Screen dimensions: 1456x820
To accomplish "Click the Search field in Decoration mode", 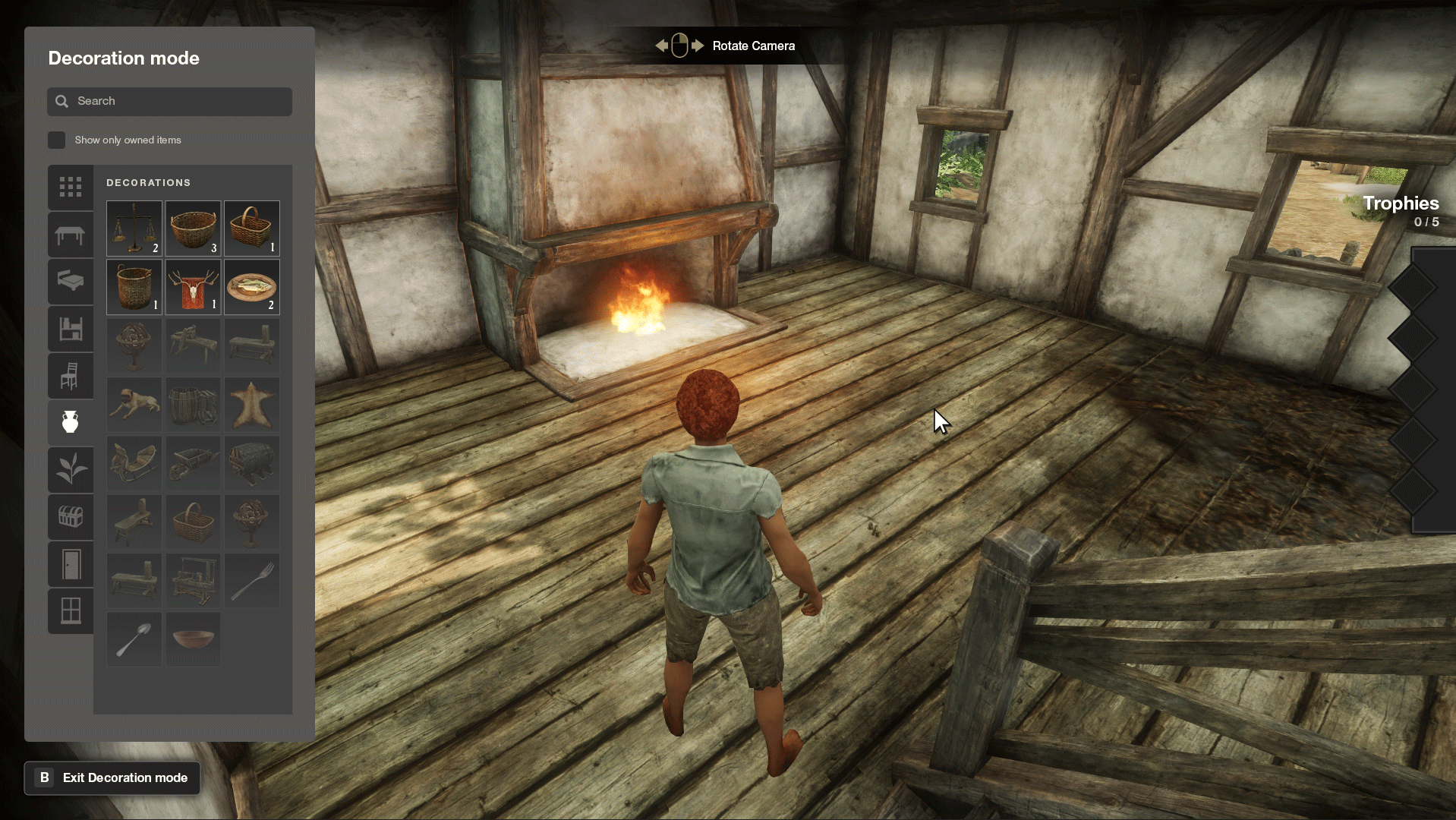I will [169, 101].
